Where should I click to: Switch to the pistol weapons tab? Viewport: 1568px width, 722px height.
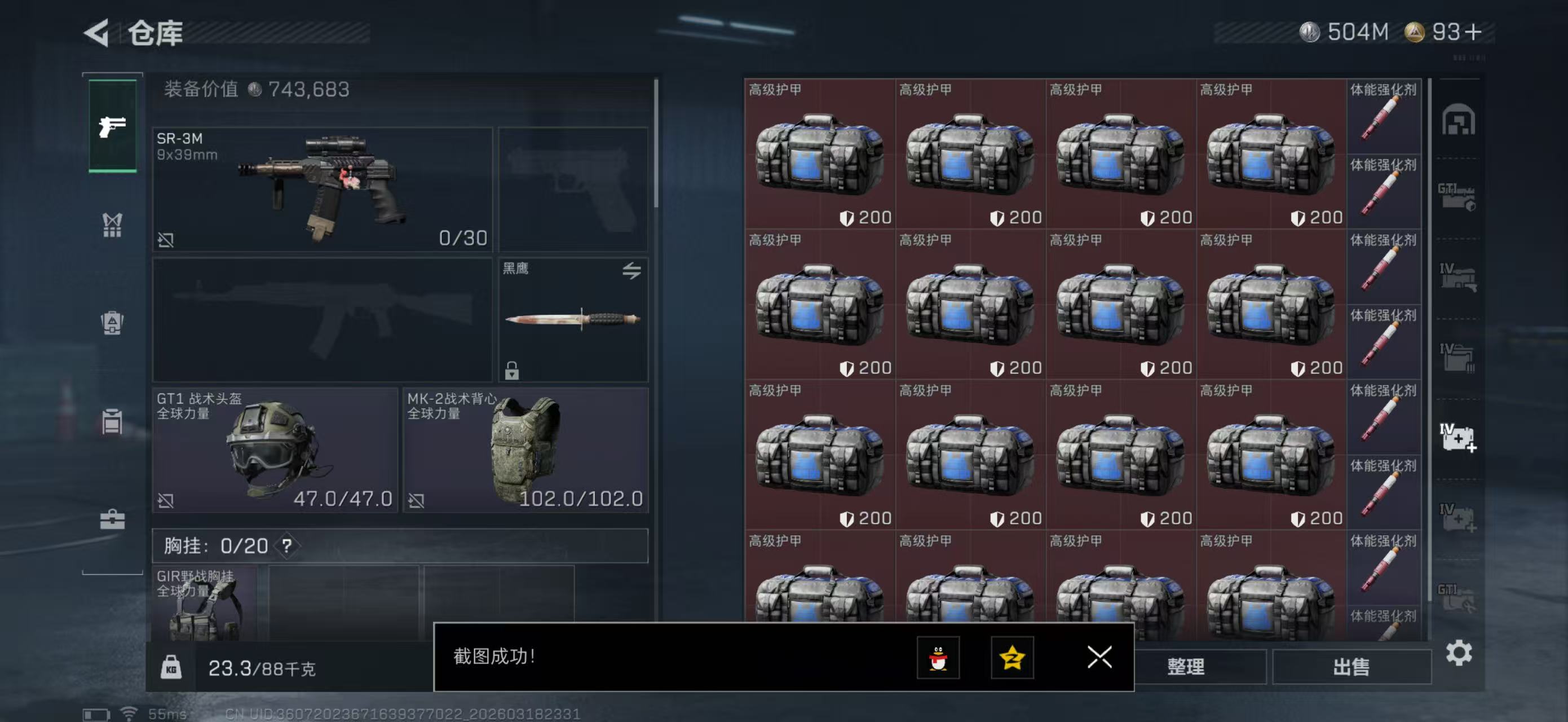click(113, 126)
